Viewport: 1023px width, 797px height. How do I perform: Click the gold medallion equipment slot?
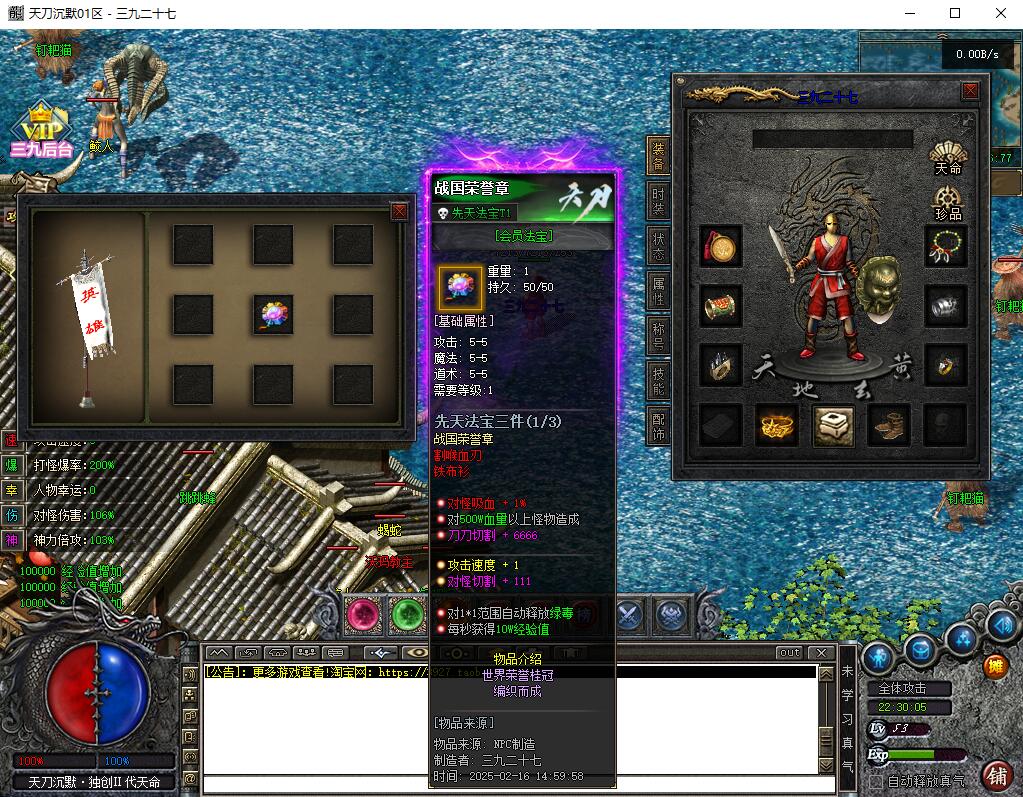coord(721,246)
